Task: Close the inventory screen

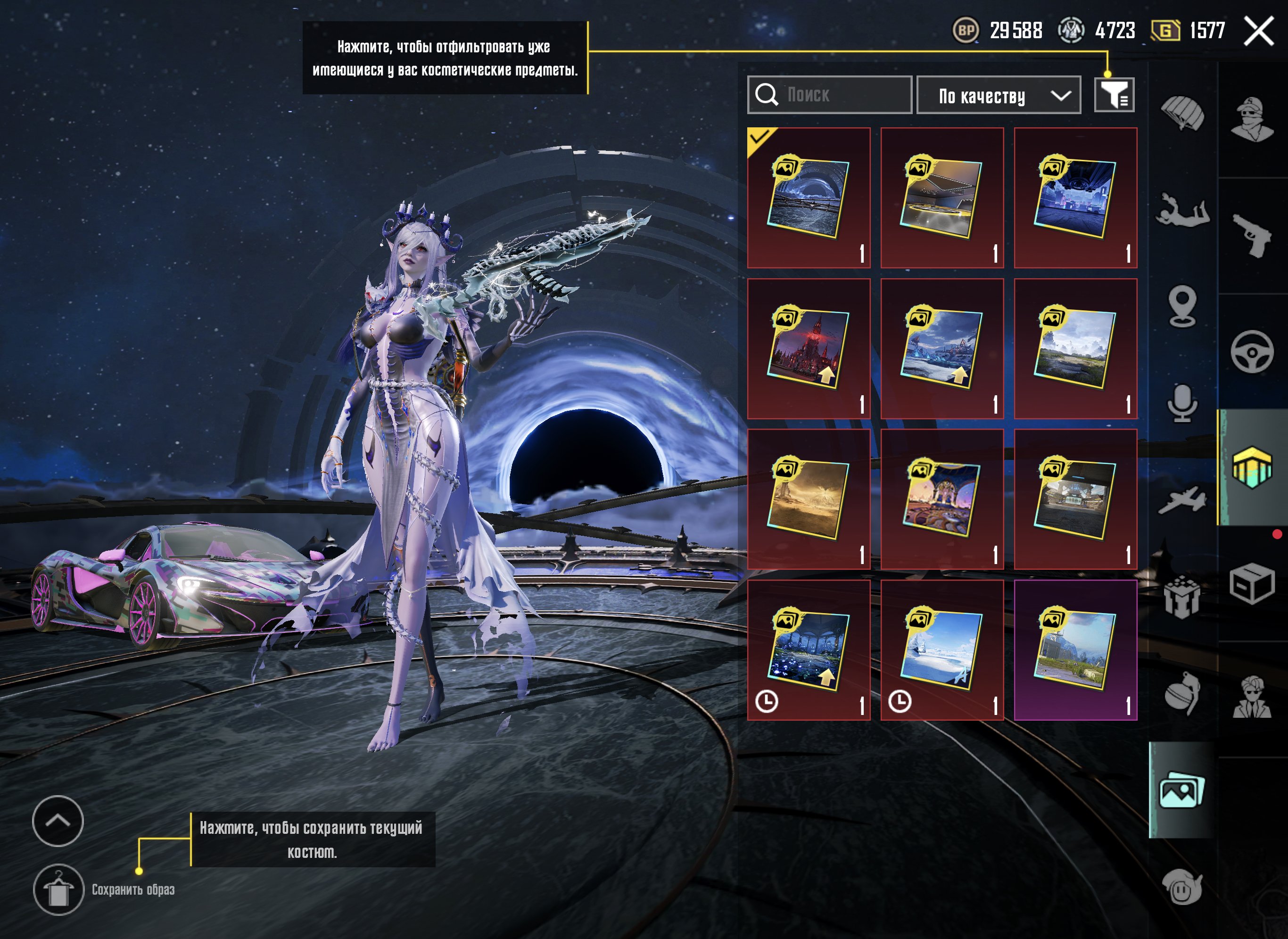Action: pos(1258,31)
